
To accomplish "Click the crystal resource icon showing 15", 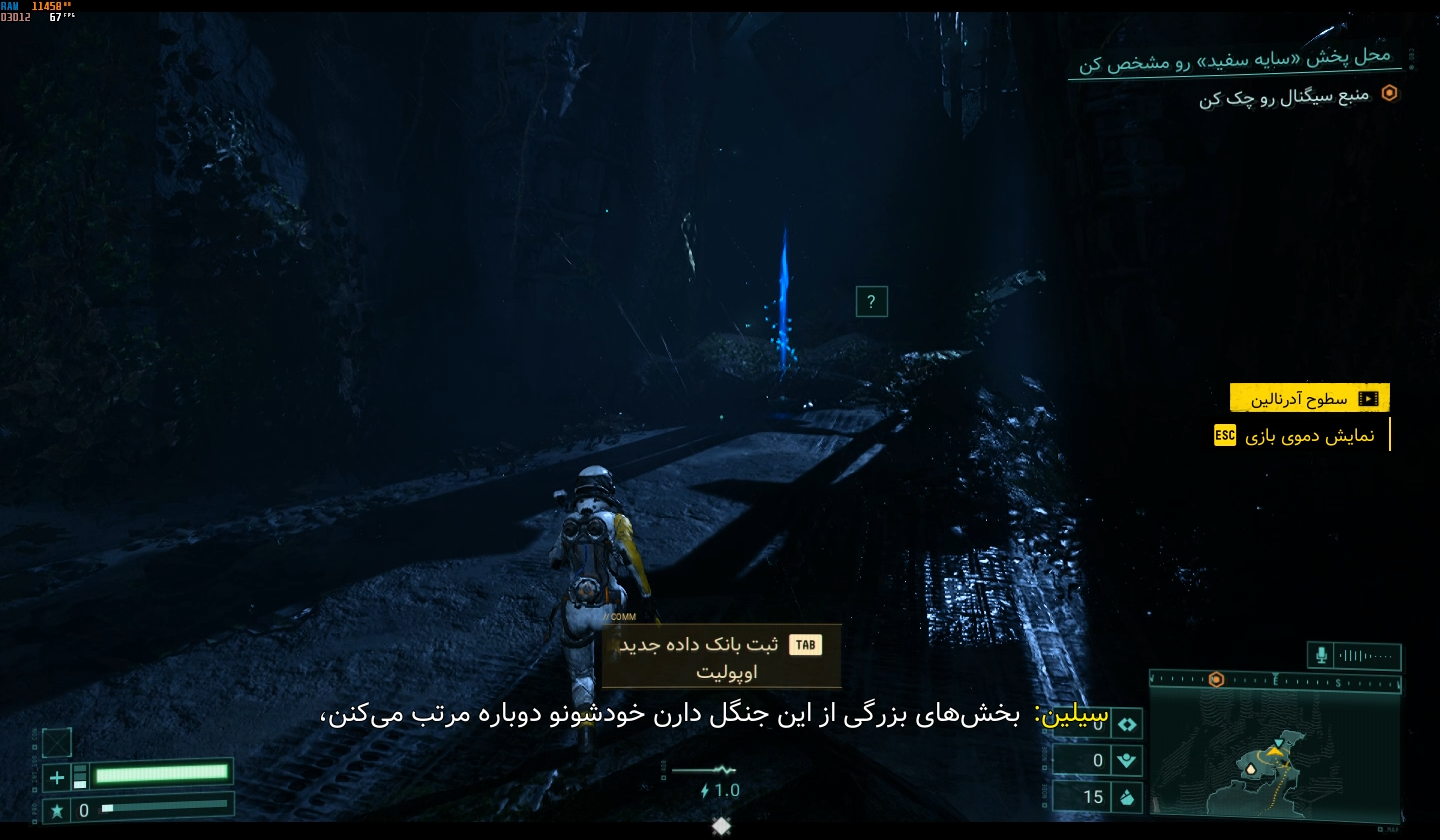I will (1127, 797).
